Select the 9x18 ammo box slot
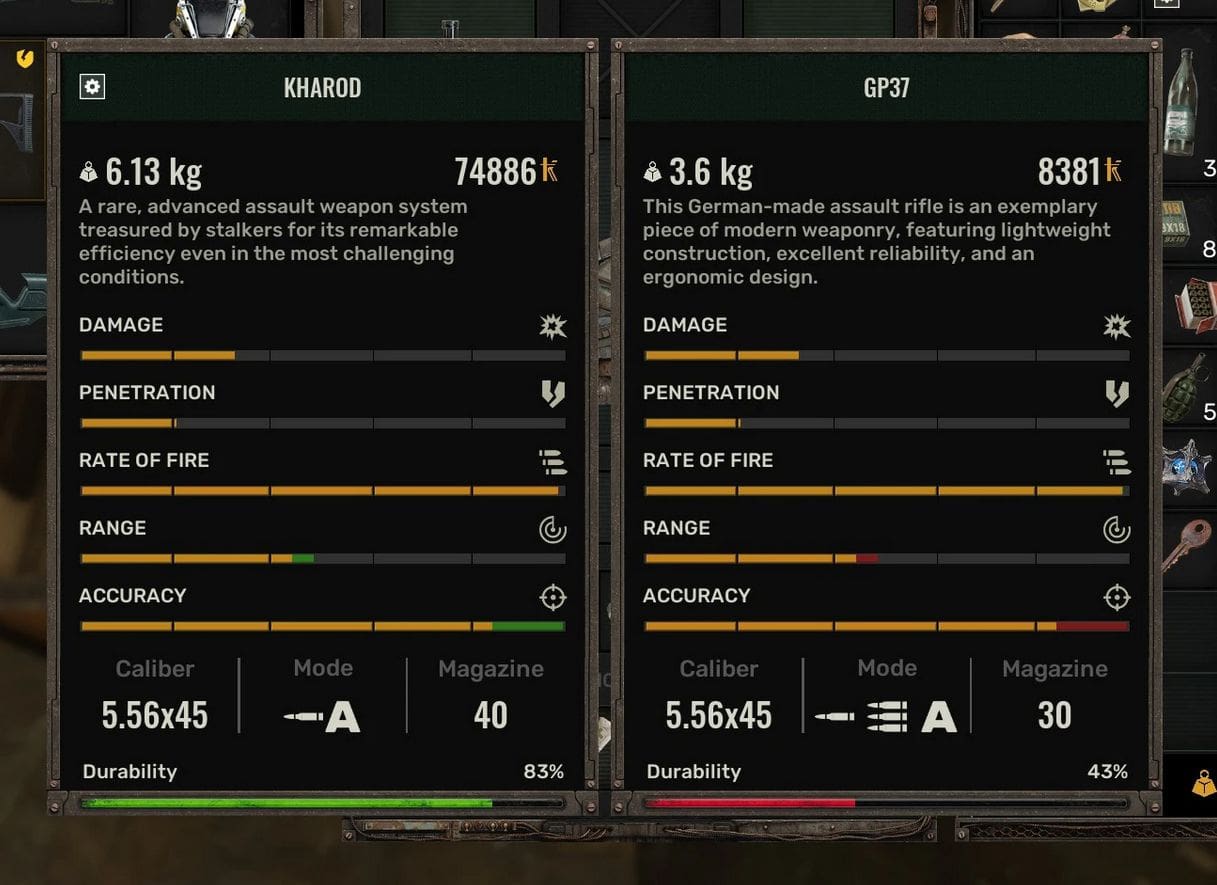The image size is (1217, 885). (x=1190, y=231)
